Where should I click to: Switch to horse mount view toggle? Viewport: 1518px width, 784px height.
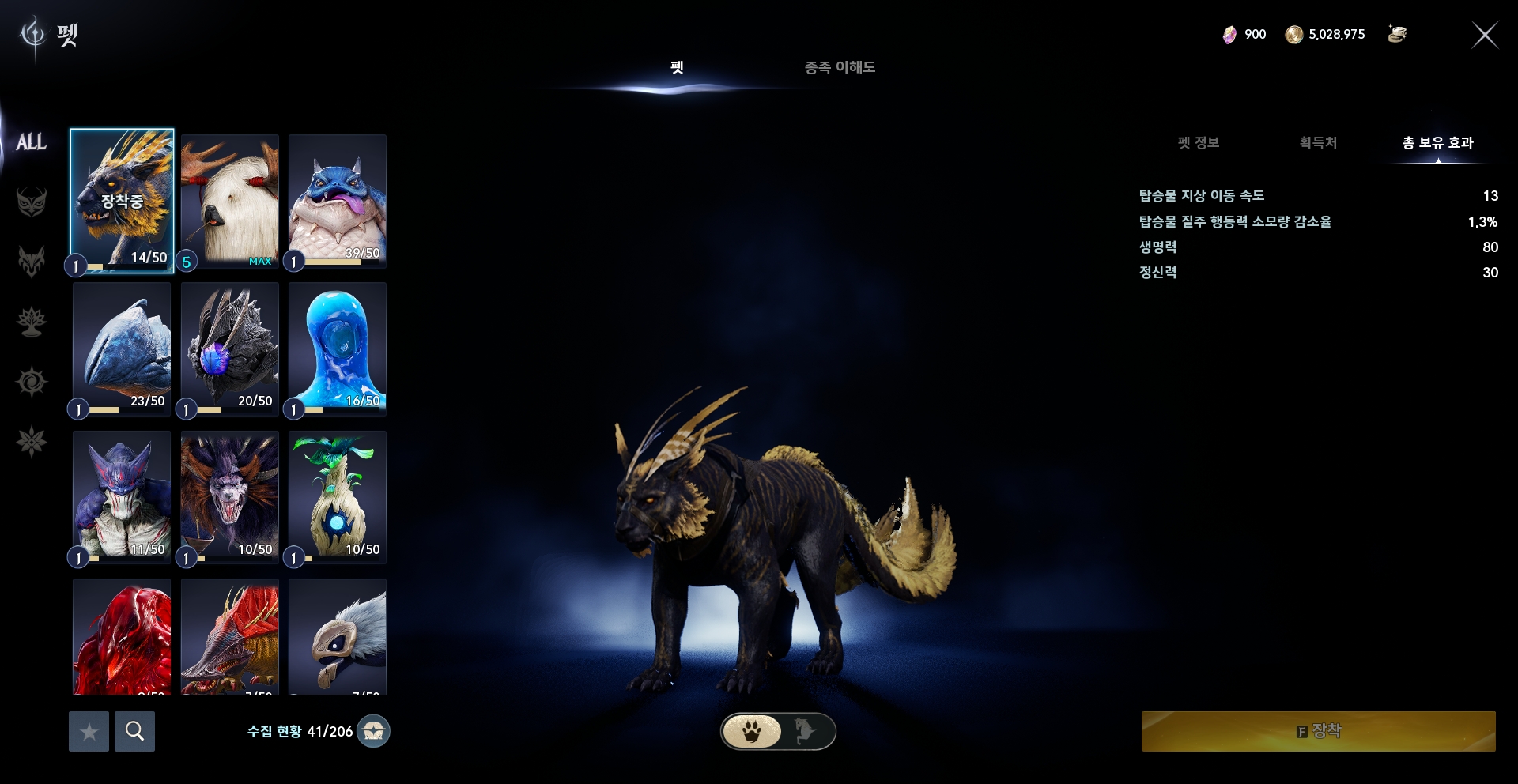[805, 731]
